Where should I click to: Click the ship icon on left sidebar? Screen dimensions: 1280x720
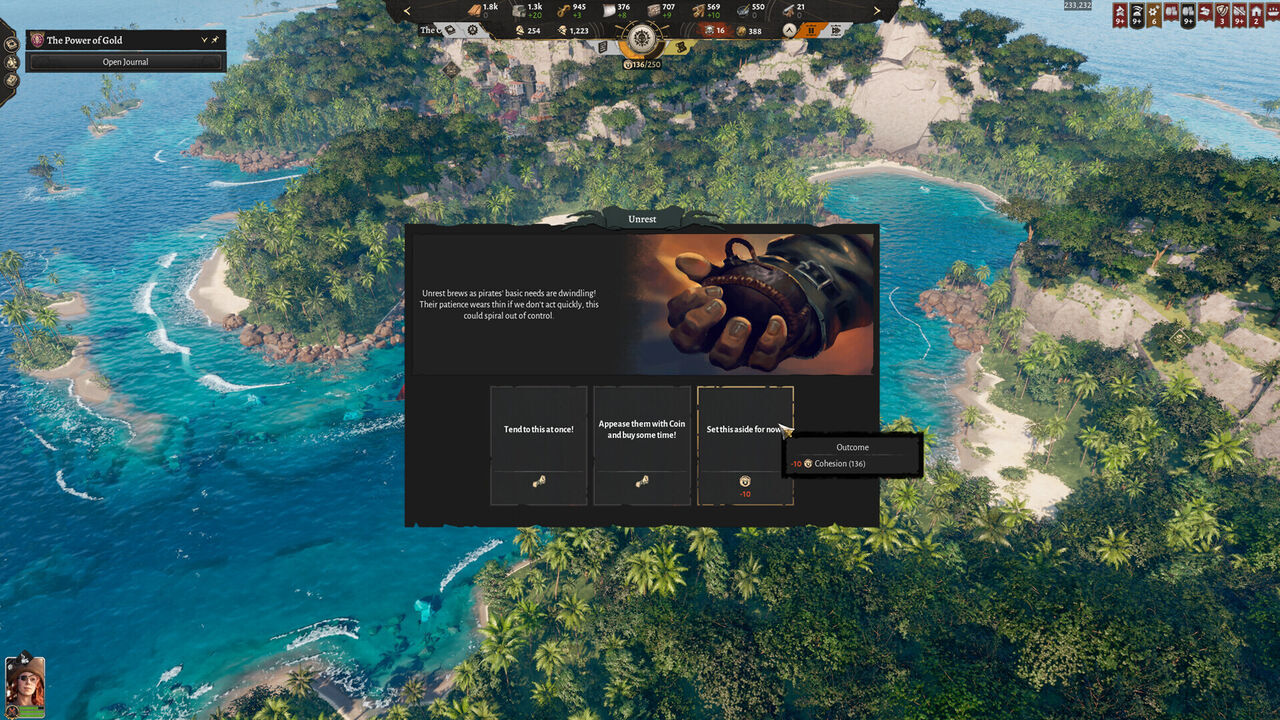(x=12, y=63)
